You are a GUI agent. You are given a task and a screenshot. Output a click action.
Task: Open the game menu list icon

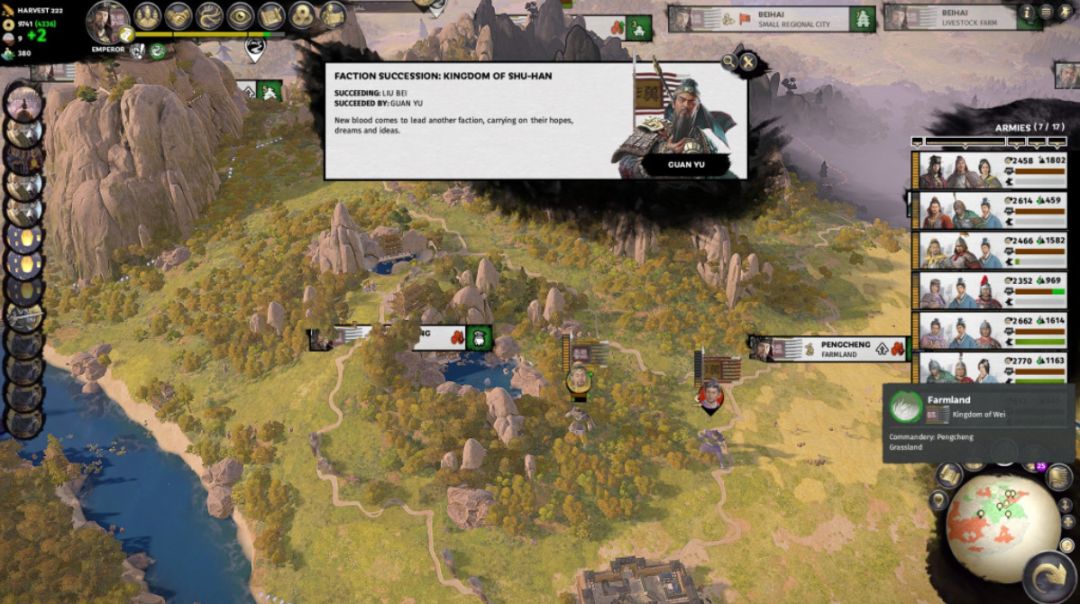coord(1045,12)
